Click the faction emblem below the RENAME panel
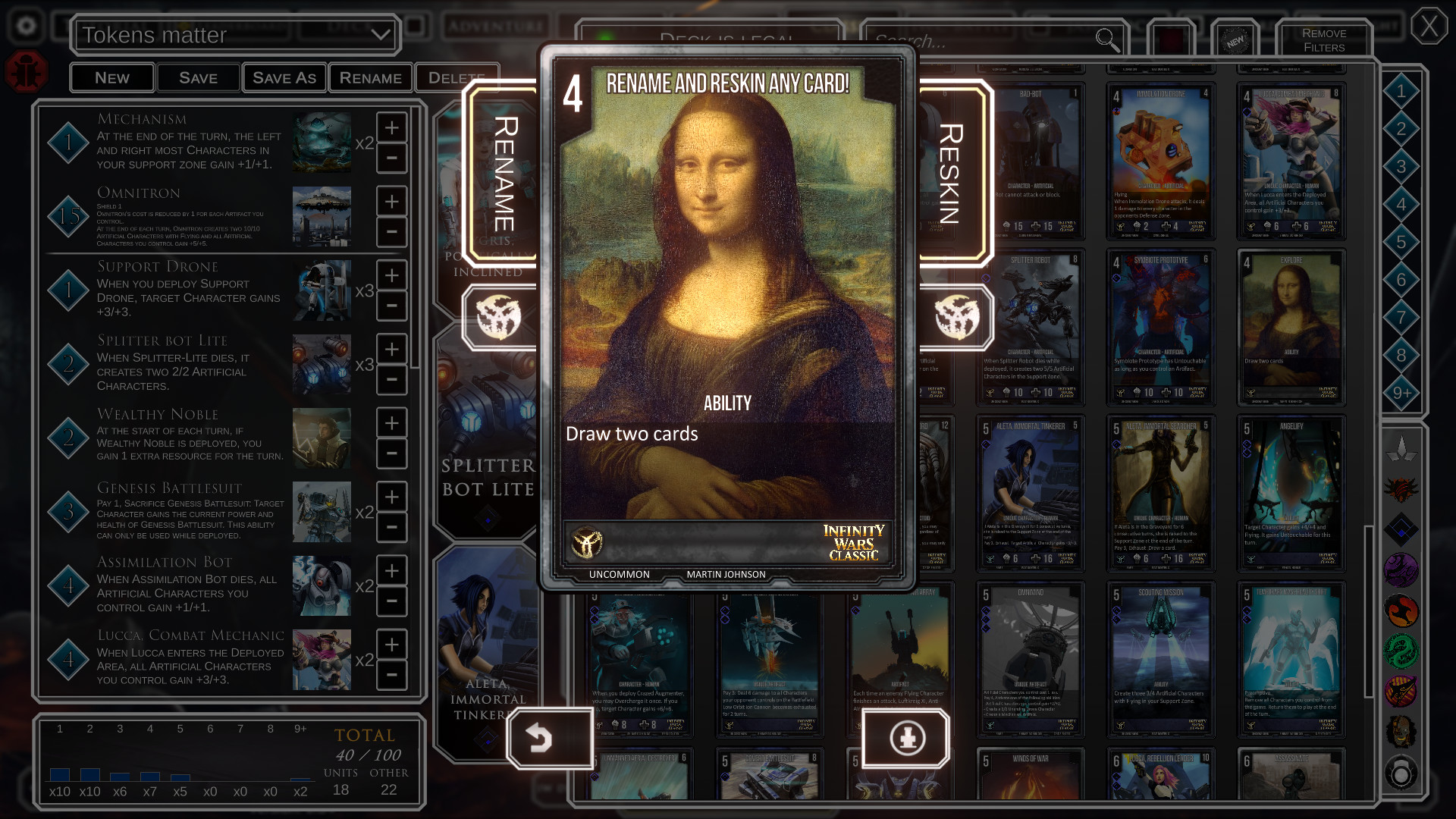The image size is (1456, 819). coord(498,318)
